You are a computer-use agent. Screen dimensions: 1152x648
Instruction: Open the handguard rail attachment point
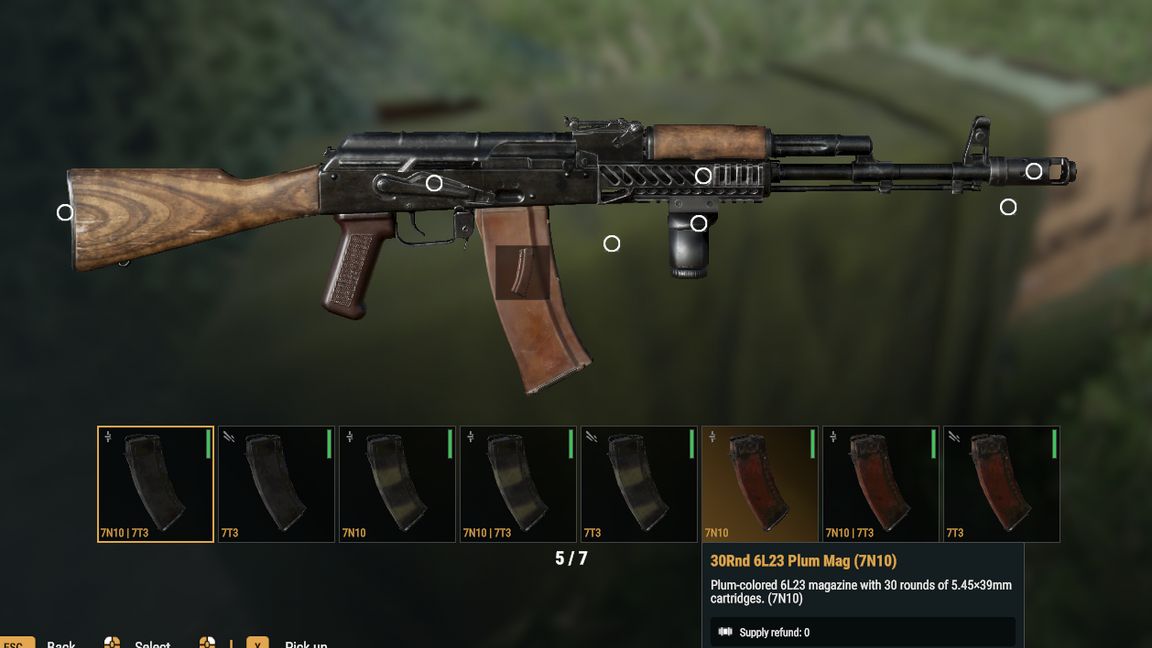coord(703,176)
